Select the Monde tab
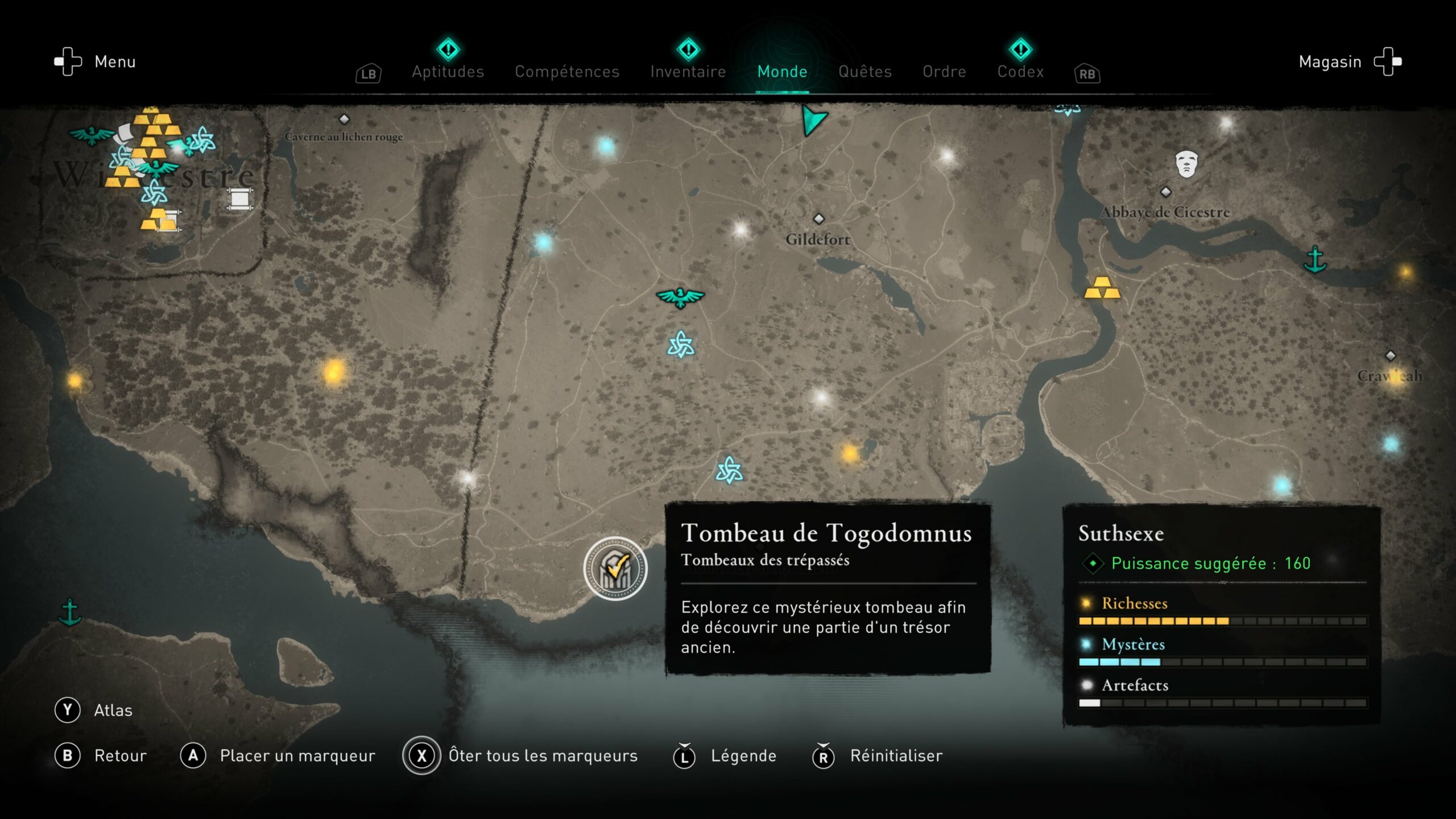The width and height of the screenshot is (1456, 819). point(782,72)
